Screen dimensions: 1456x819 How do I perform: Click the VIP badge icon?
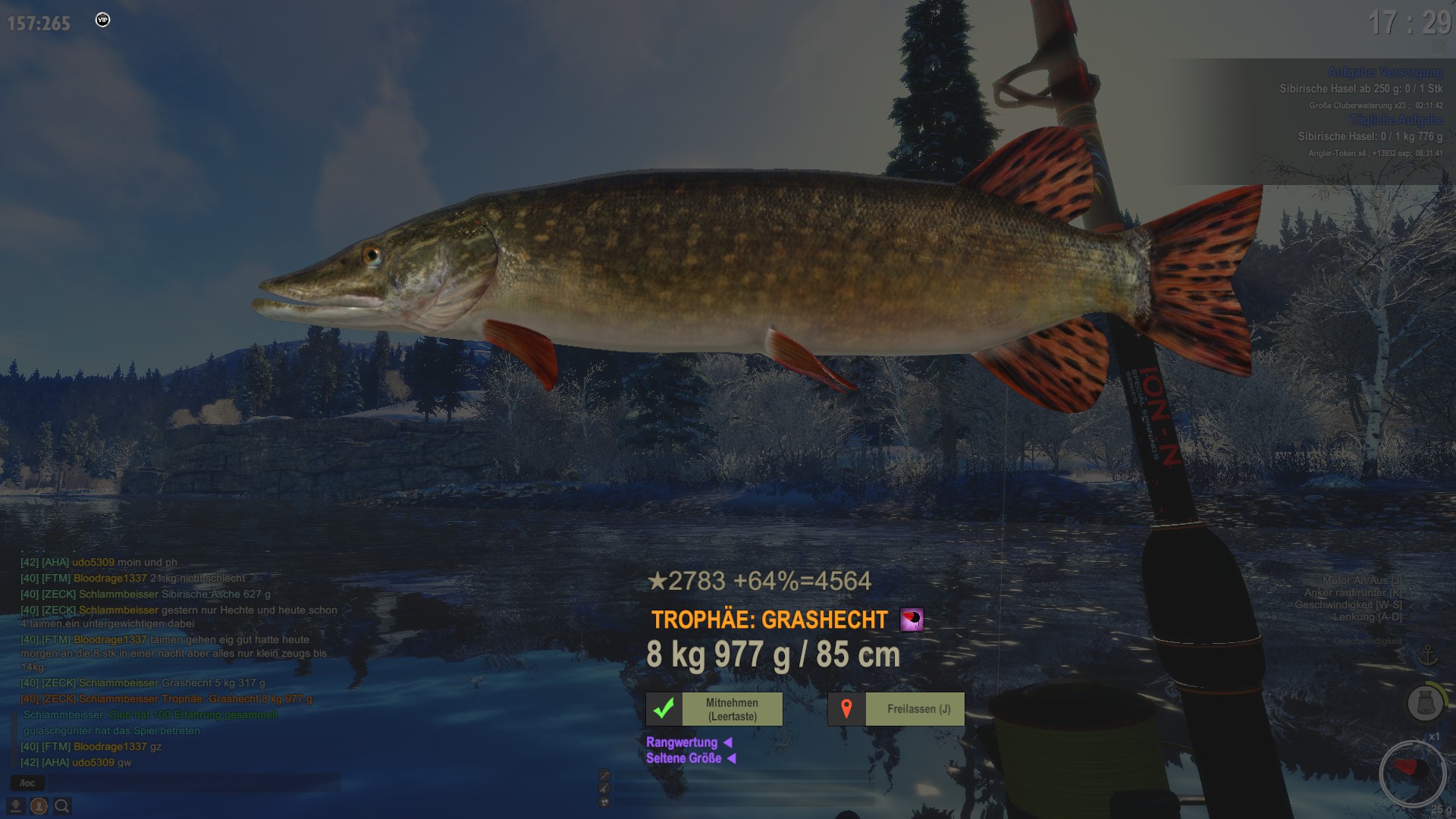pos(103,20)
